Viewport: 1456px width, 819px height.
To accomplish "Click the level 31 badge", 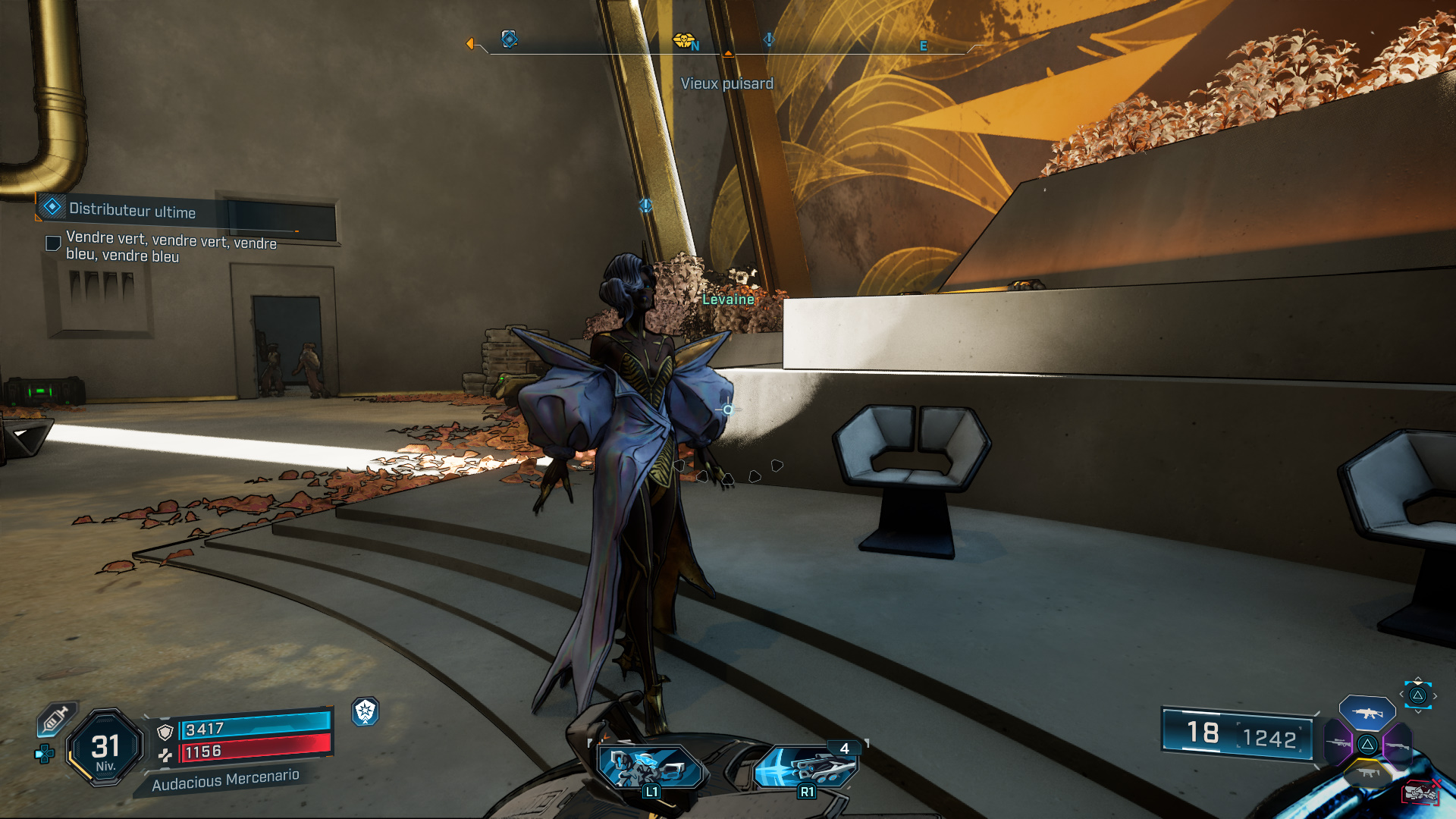I will click(x=105, y=748).
